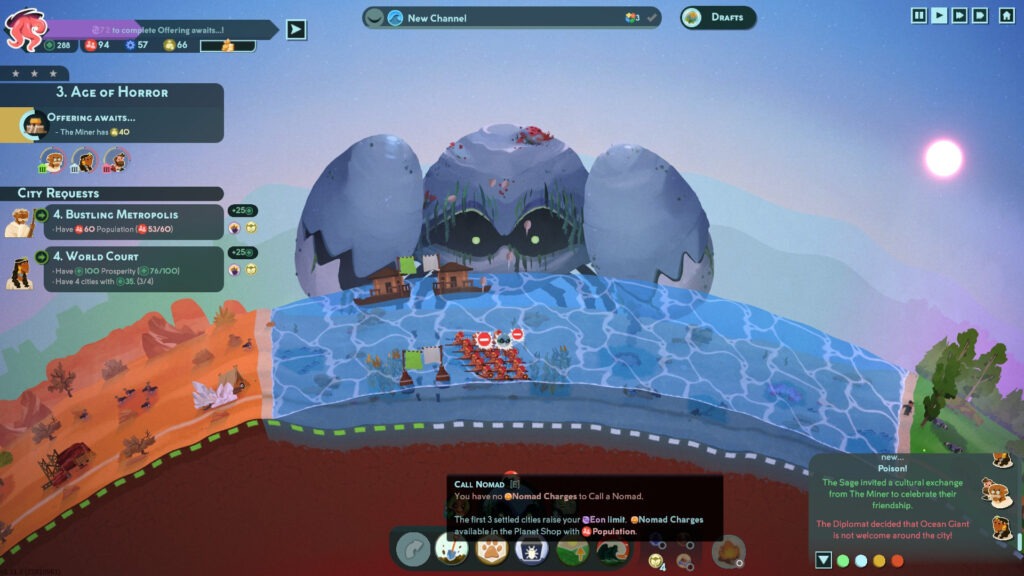Choose the shovel terraform ability
The height and width of the screenshot is (576, 1024).
[x=452, y=549]
